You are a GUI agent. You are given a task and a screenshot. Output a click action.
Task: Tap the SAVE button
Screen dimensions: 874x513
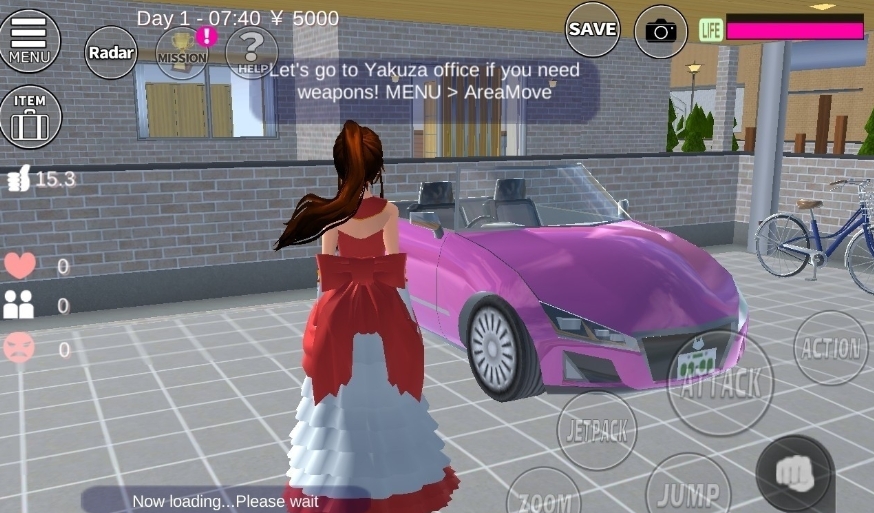[x=593, y=30]
